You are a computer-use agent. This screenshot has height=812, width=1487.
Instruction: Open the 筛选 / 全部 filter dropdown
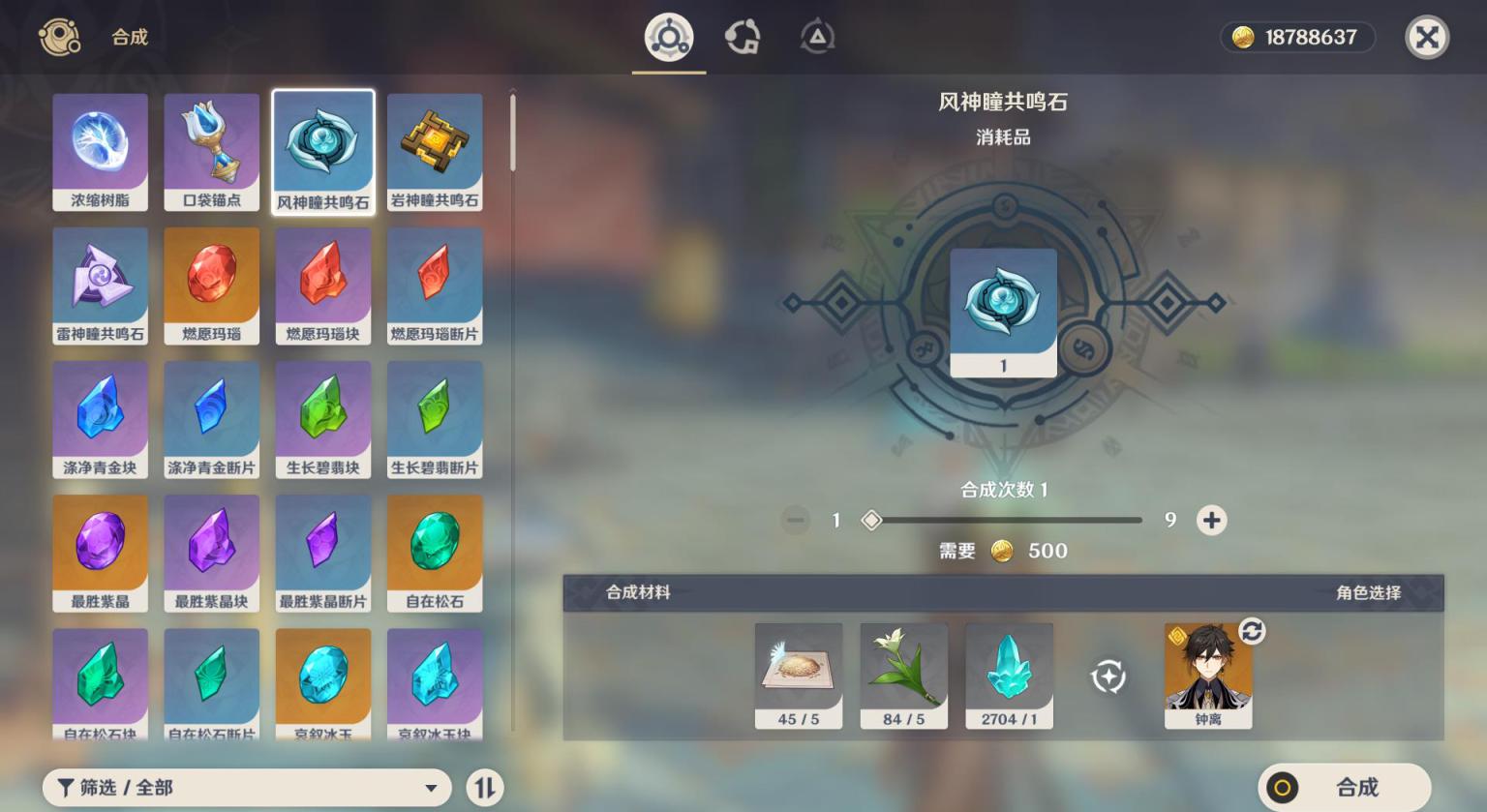click(x=247, y=788)
